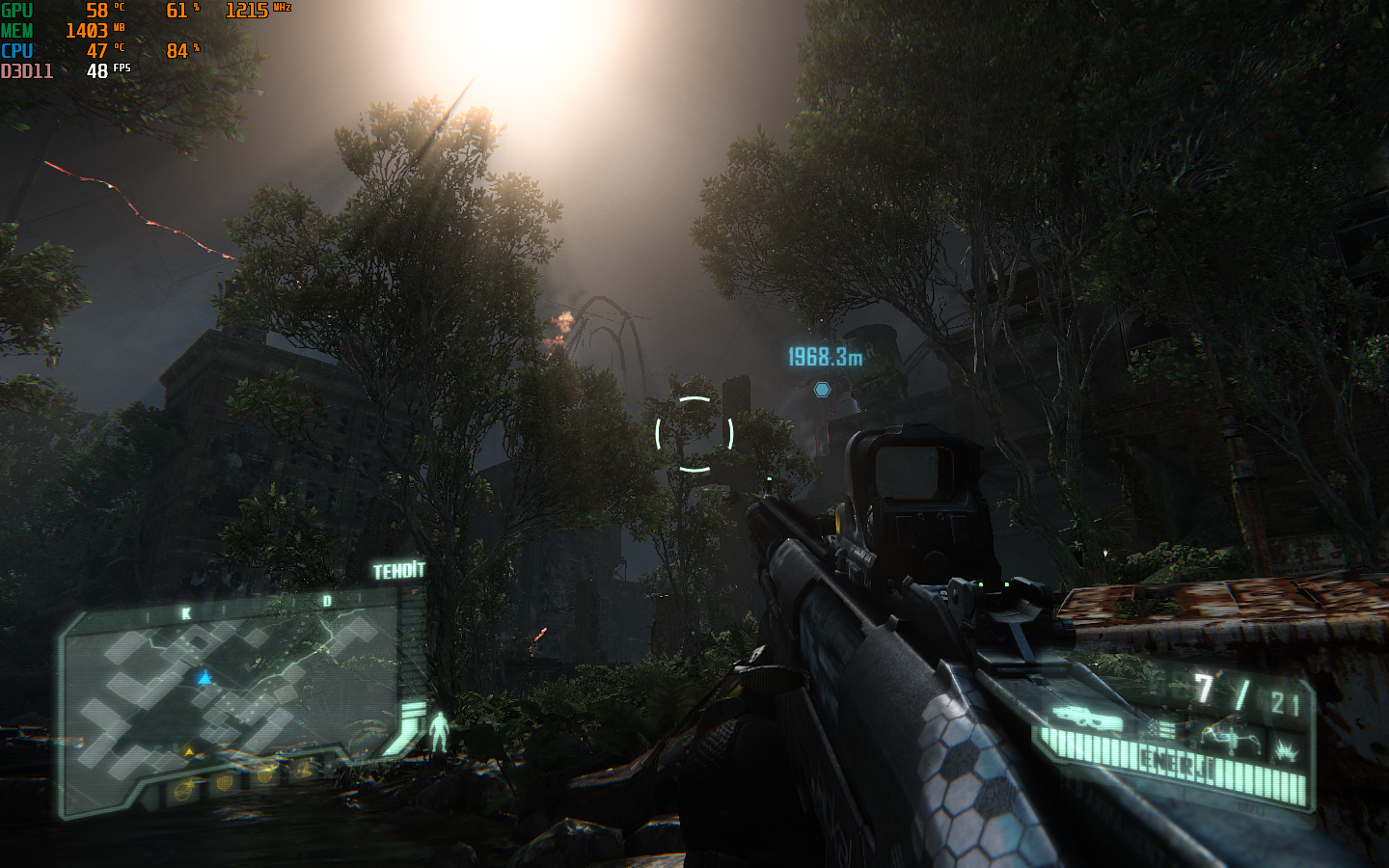This screenshot has height=868, width=1389.
Task: Choose the explosive burst icon in weapon panel
Action: point(1286,750)
